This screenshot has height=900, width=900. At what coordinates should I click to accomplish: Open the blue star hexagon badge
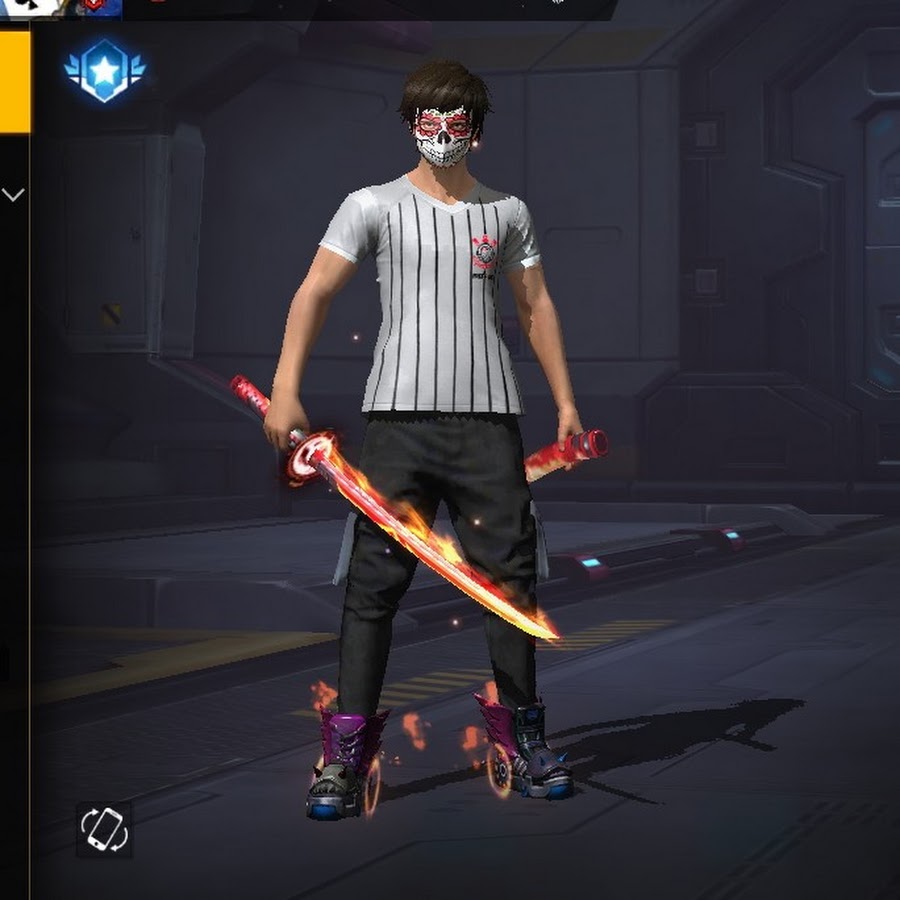tap(104, 69)
